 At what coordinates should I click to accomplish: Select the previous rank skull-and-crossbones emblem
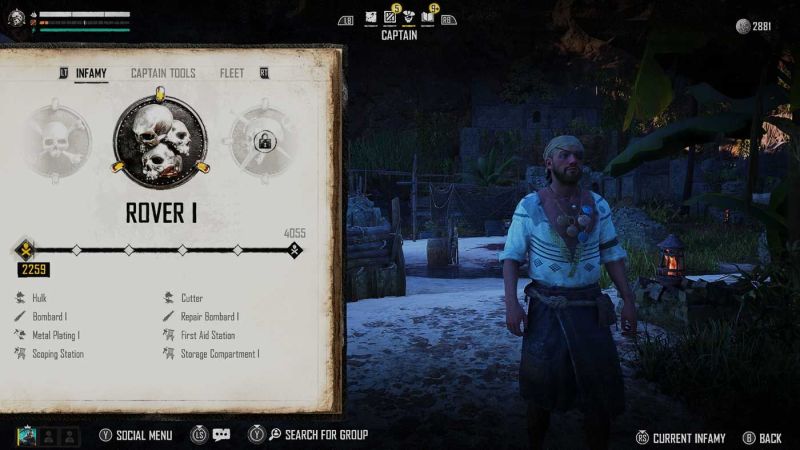click(x=57, y=142)
